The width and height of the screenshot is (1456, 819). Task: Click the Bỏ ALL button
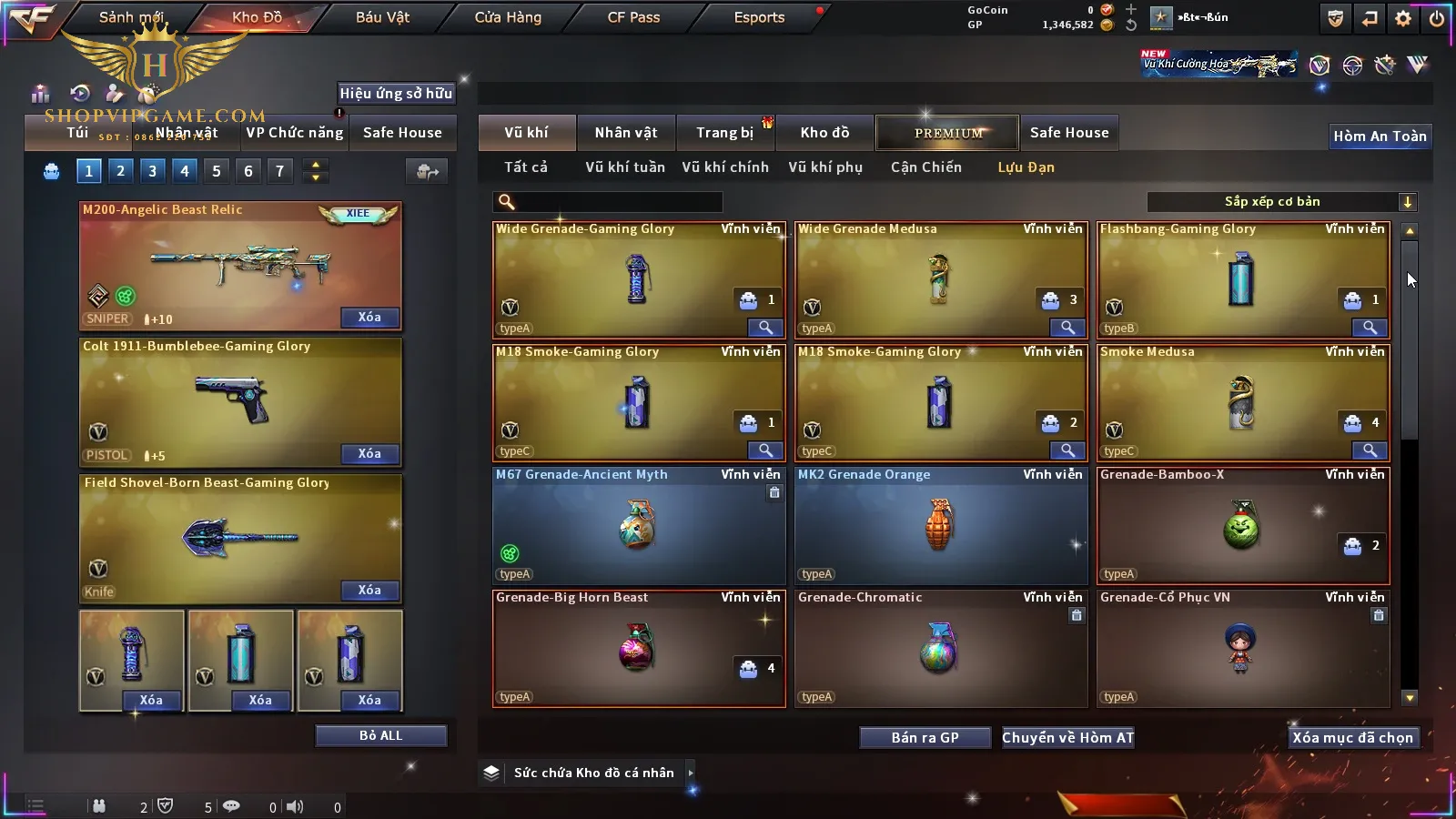pyautogui.click(x=380, y=735)
